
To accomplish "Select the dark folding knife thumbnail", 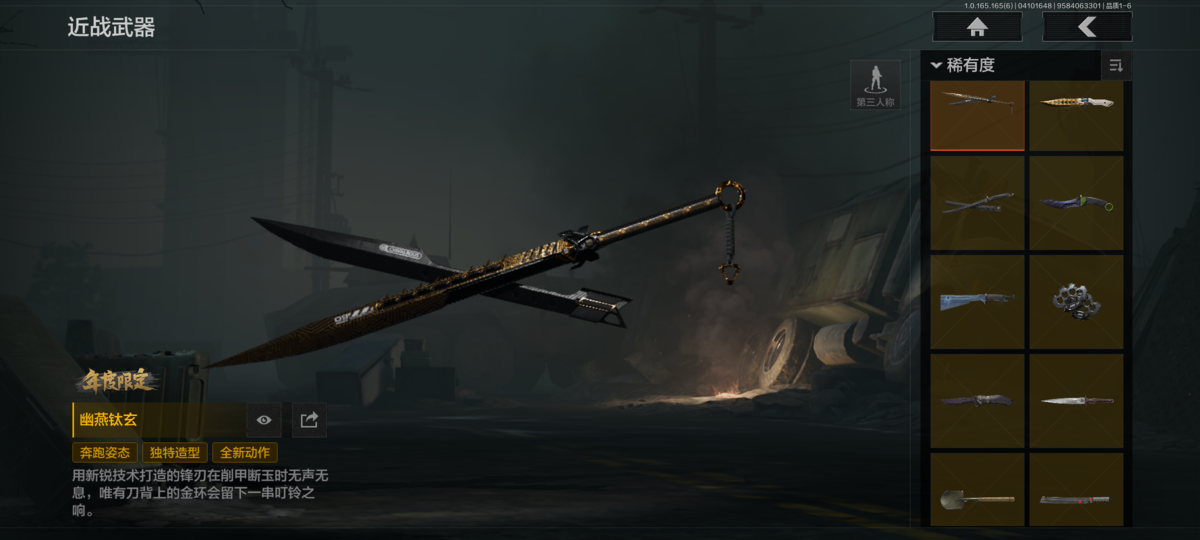I will point(977,401).
